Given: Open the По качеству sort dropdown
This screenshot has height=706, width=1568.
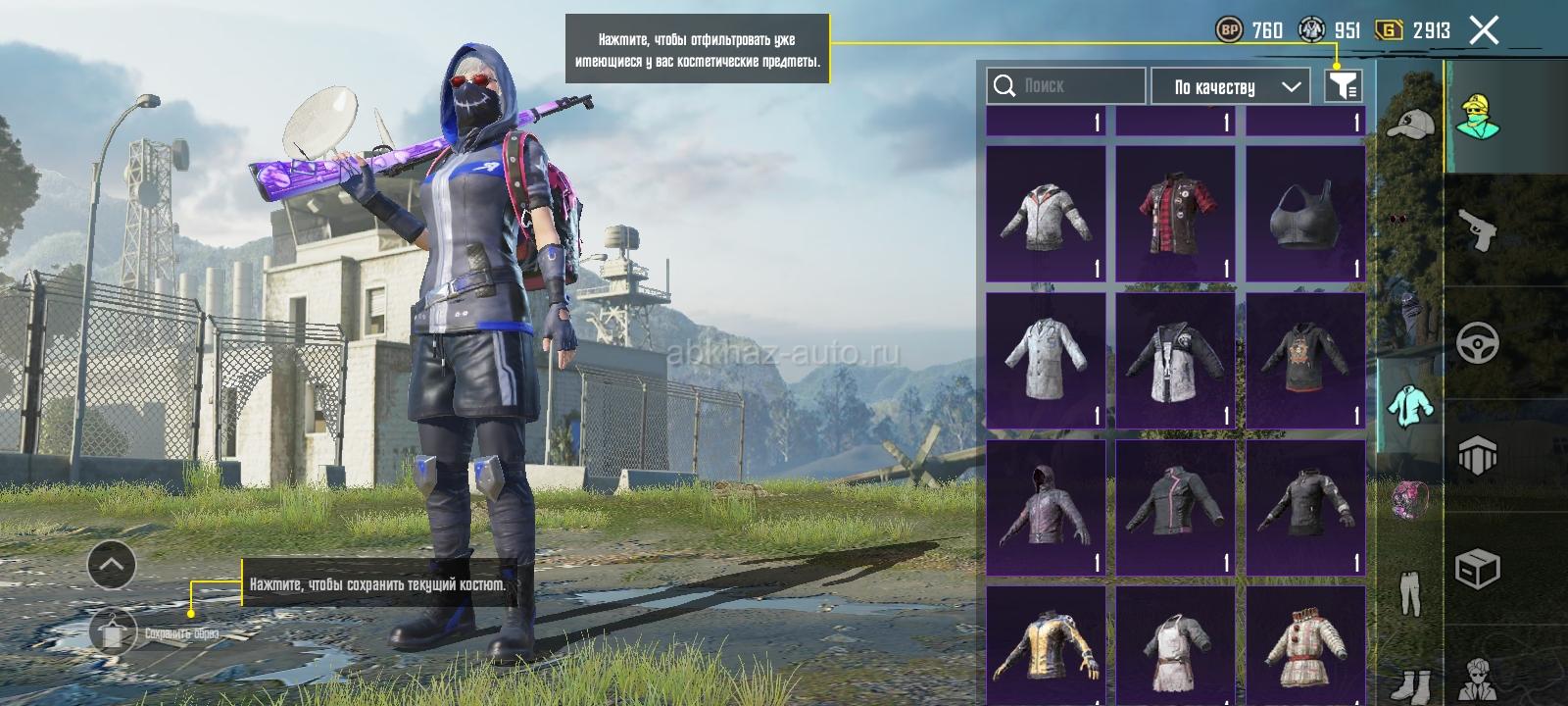Looking at the screenshot, I should (x=1230, y=86).
